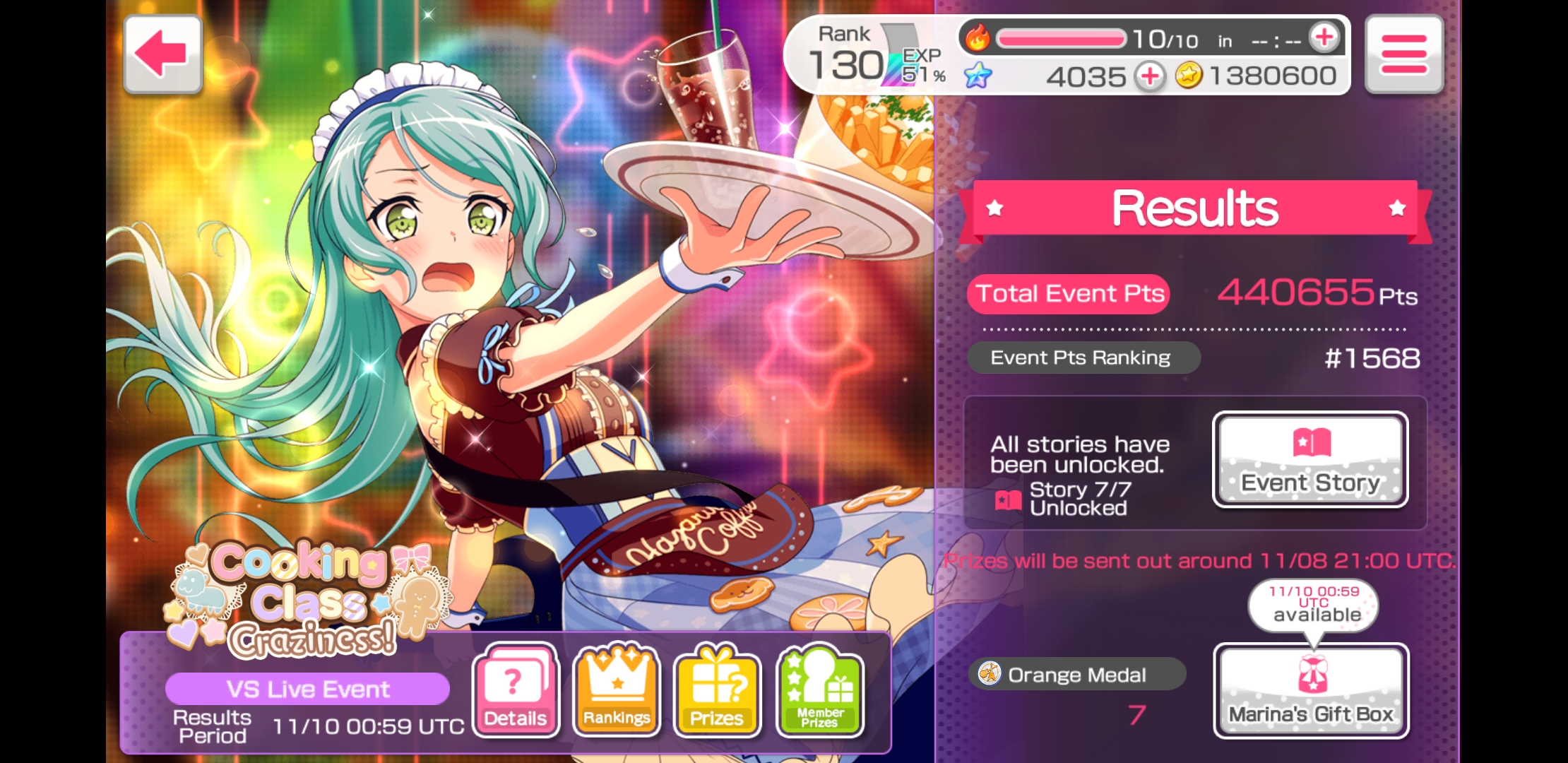Buy more stars with the plus button
The image size is (1568, 763).
coord(1151,76)
